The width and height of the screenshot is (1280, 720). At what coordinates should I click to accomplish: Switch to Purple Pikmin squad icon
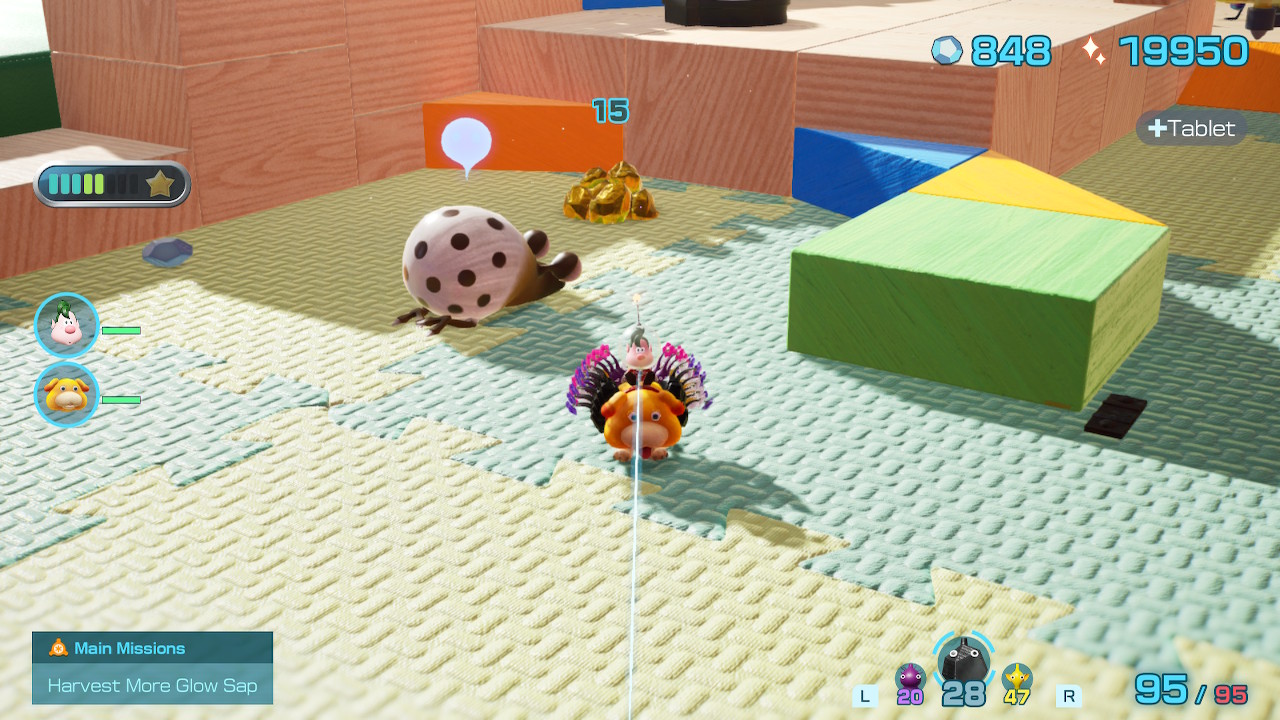(x=910, y=679)
